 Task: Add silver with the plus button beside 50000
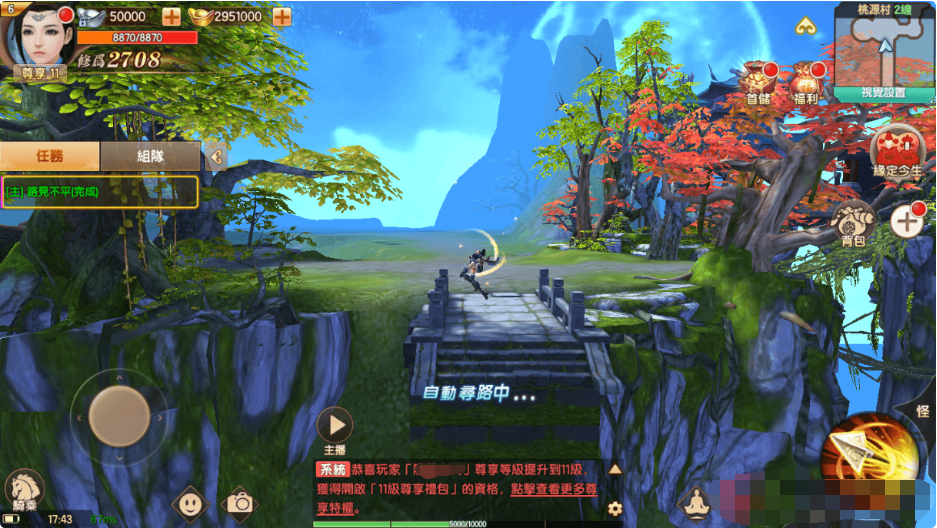pyautogui.click(x=171, y=16)
